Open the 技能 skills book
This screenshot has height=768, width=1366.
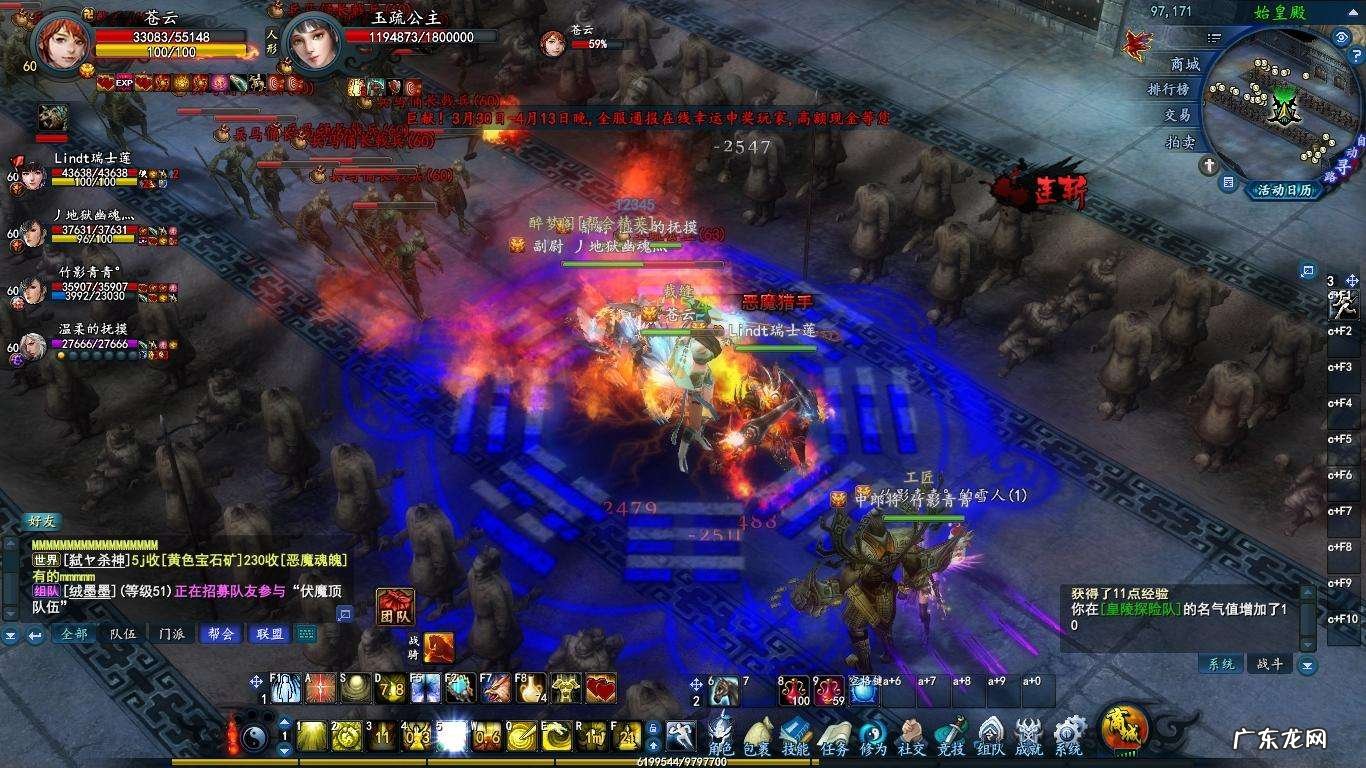795,735
